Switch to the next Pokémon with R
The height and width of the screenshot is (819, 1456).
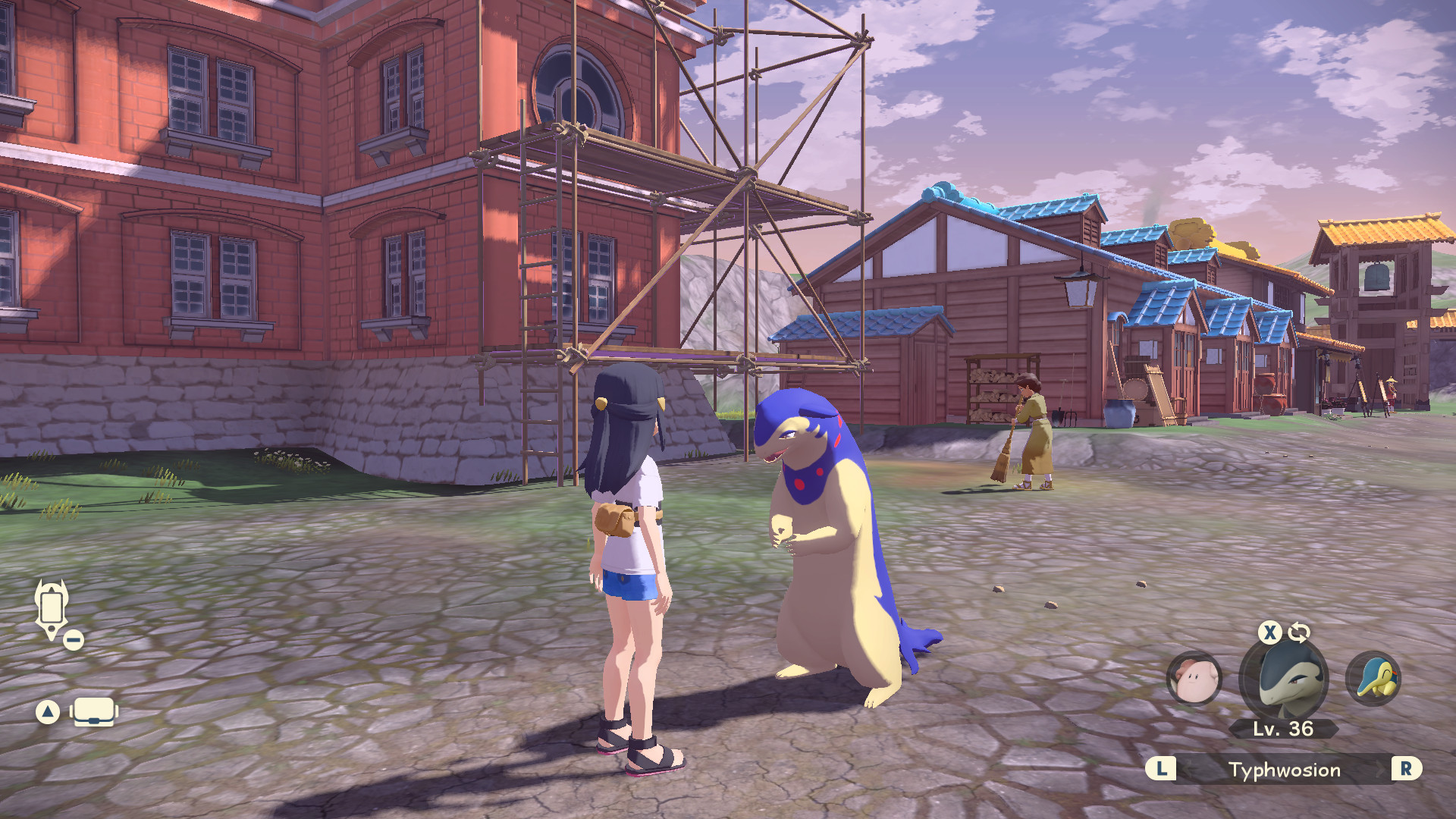1408,770
